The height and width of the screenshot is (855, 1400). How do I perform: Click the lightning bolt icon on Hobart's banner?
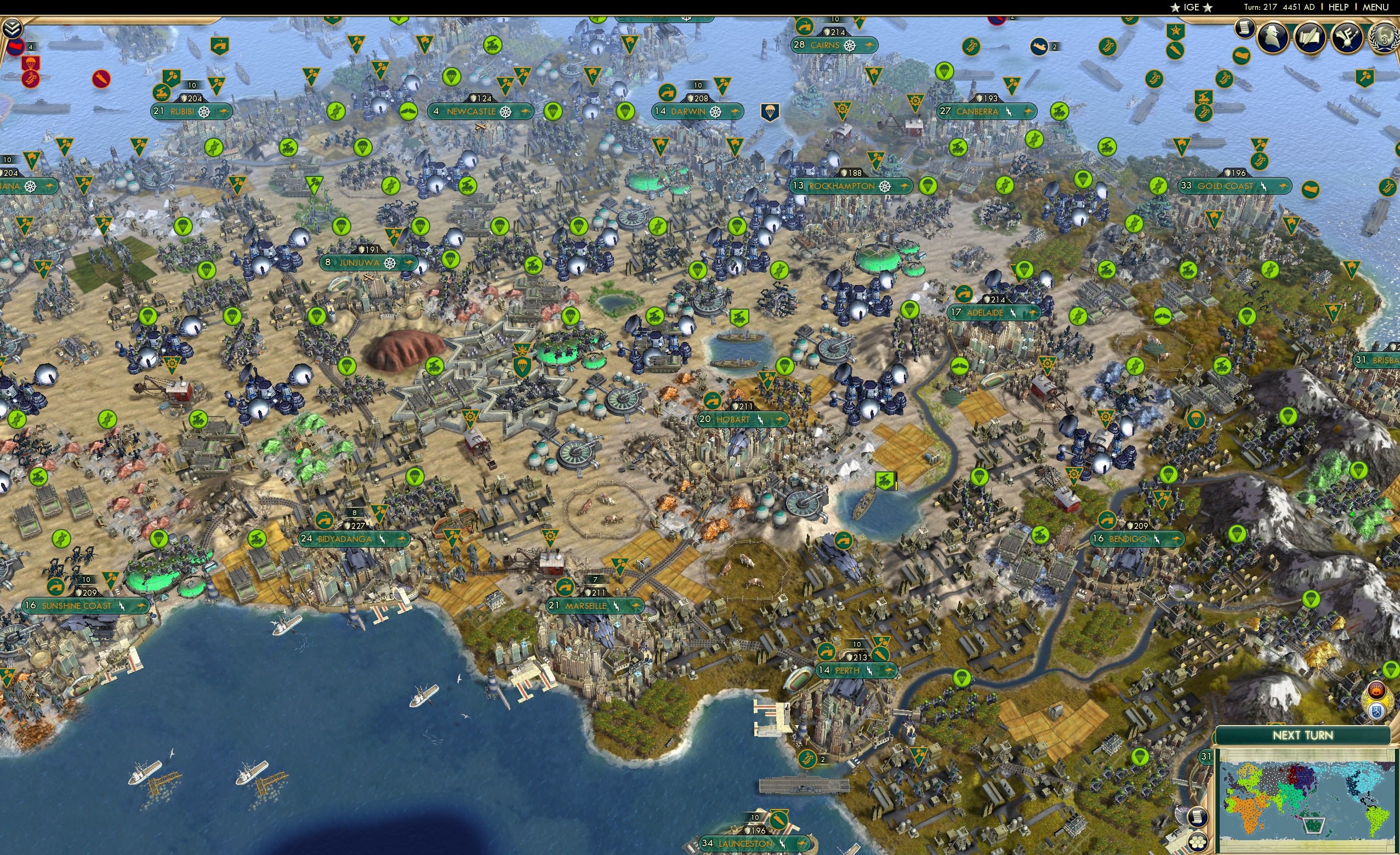click(x=761, y=420)
